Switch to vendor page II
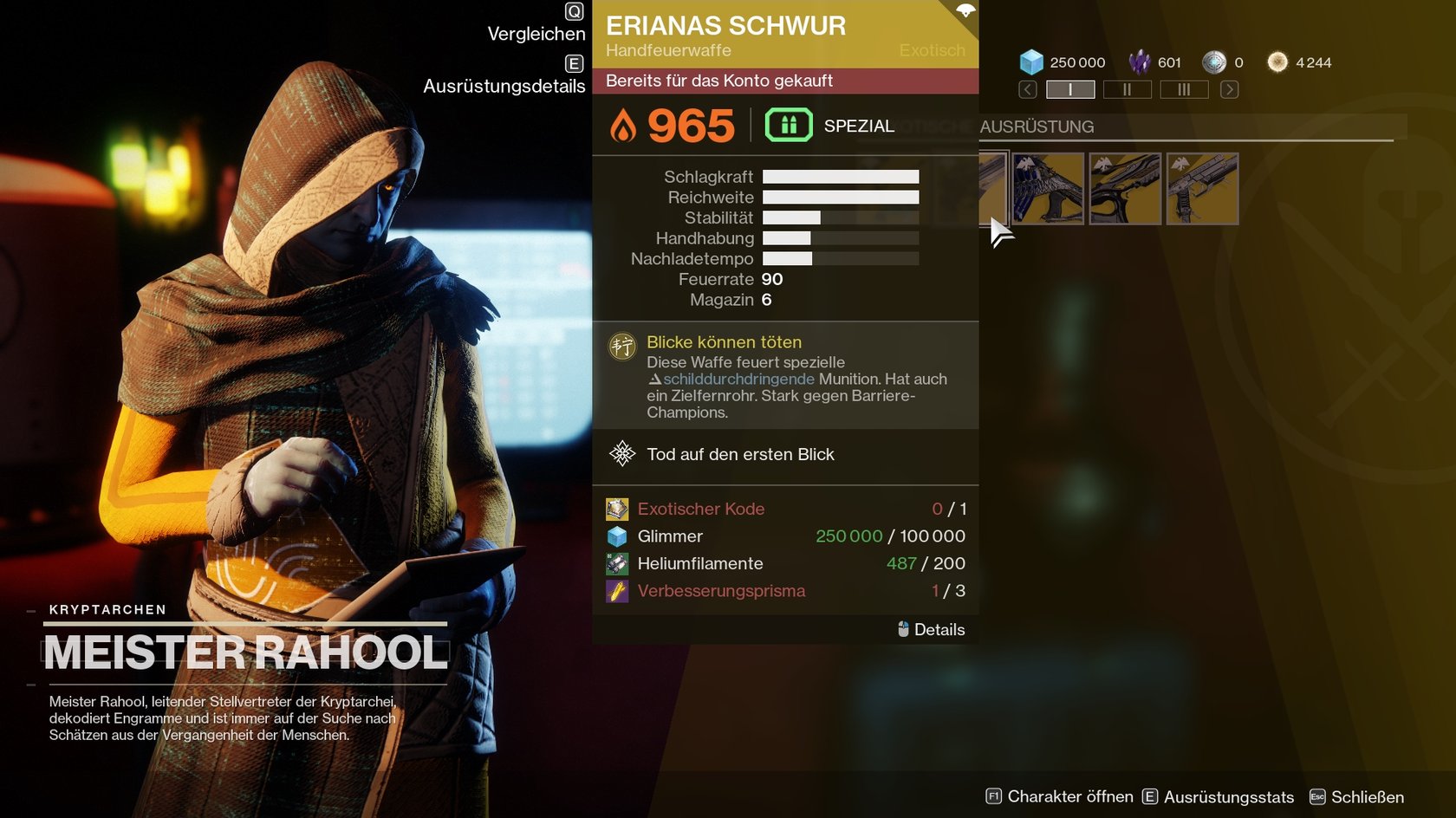This screenshot has width=1456, height=818. [1127, 89]
